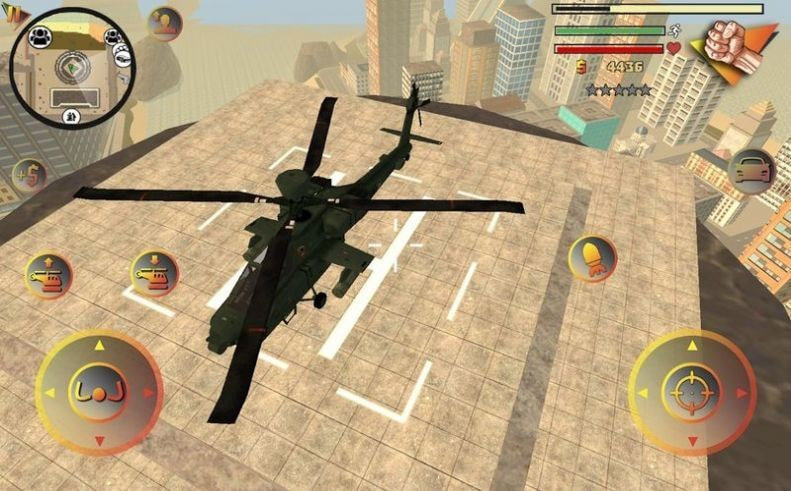Tap the crosshair fire button
Screen dimensions: 791x491
pyautogui.click(x=691, y=391)
